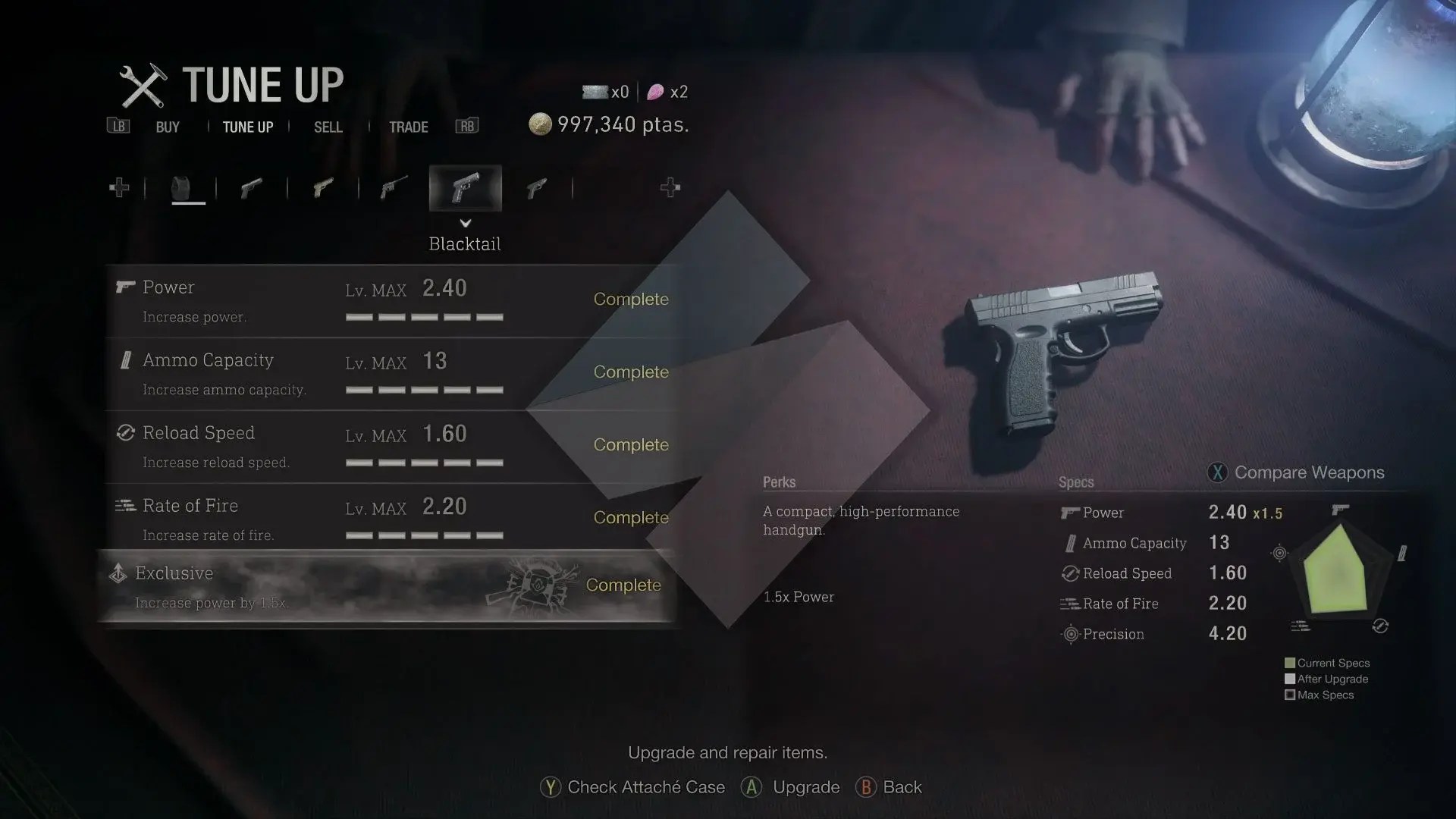Open Compare Weapons
The width and height of the screenshot is (1456, 819).
click(x=1298, y=472)
